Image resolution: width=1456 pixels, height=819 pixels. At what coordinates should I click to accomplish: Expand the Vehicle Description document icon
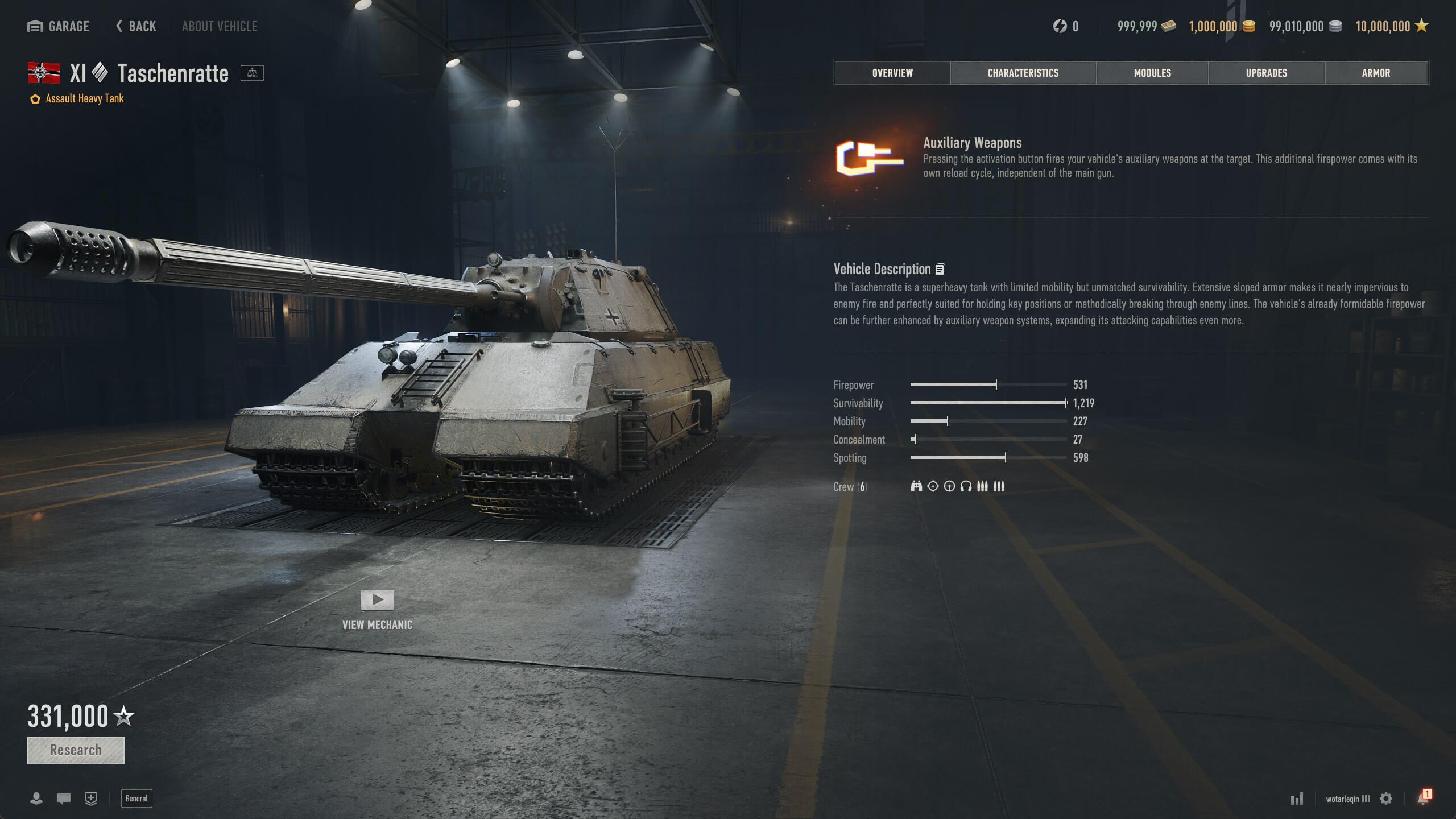pyautogui.click(x=940, y=269)
